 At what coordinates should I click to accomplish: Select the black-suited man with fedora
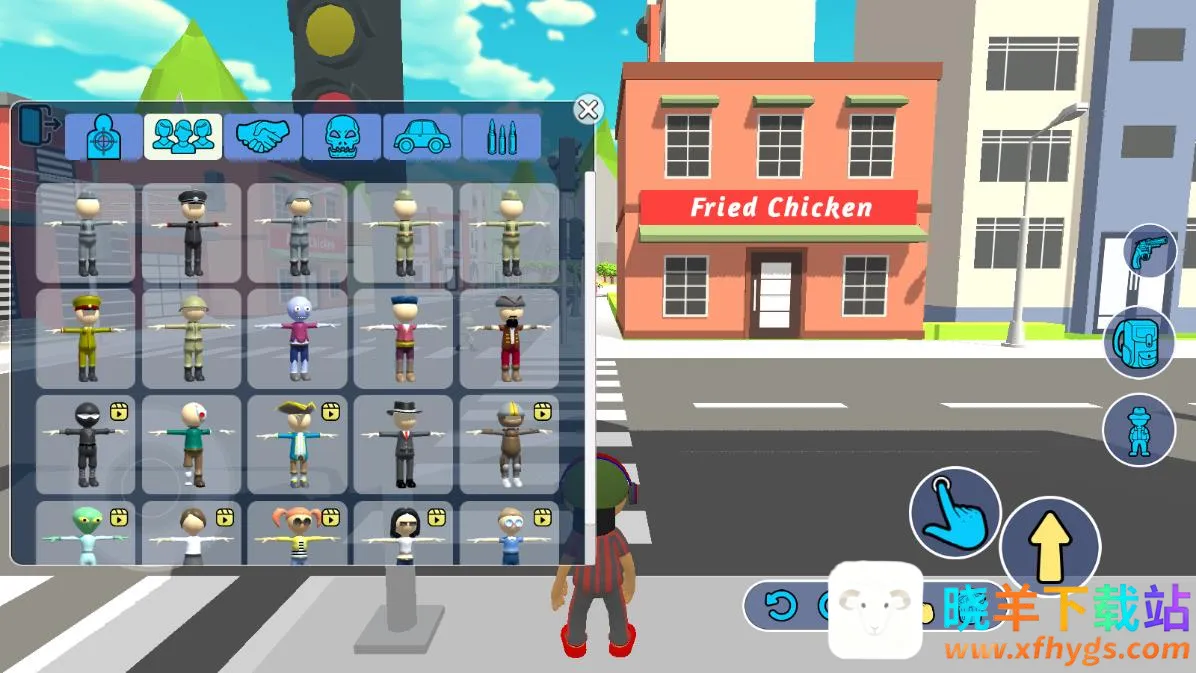403,444
